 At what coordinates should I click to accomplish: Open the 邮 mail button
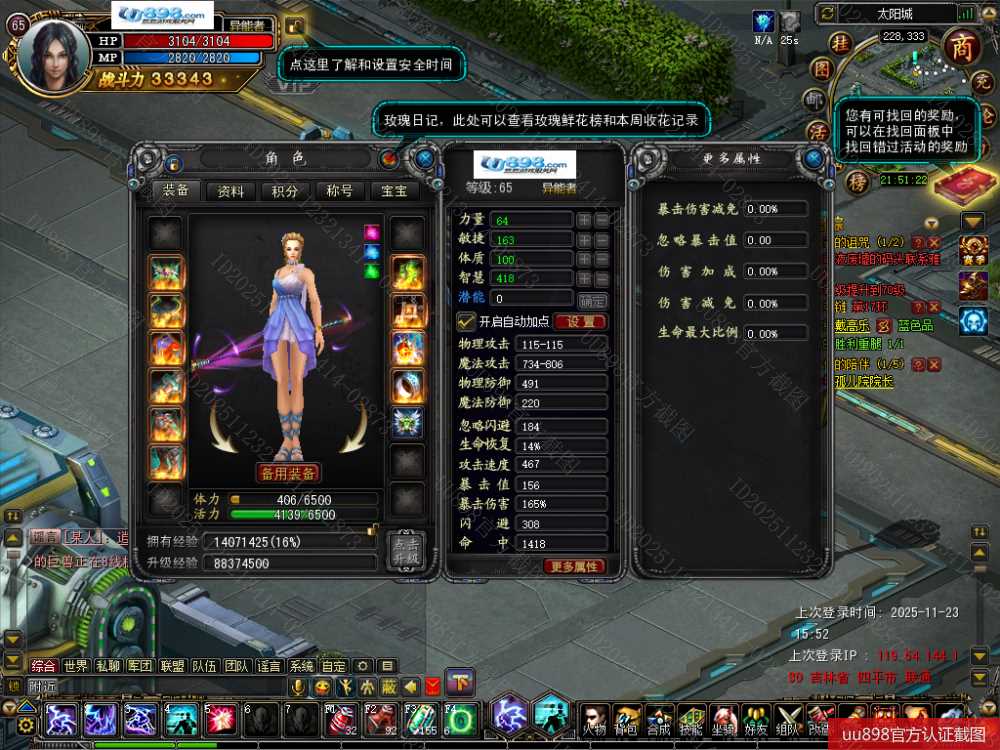pyautogui.click(x=817, y=100)
